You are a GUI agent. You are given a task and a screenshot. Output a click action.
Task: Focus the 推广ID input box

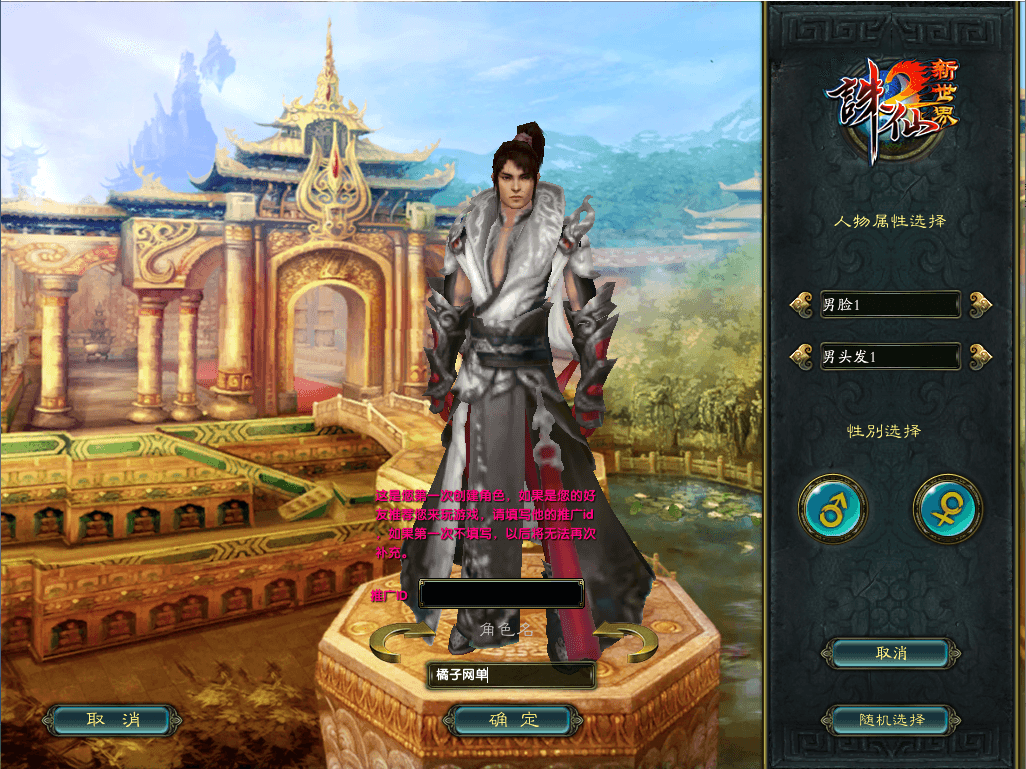pos(501,595)
